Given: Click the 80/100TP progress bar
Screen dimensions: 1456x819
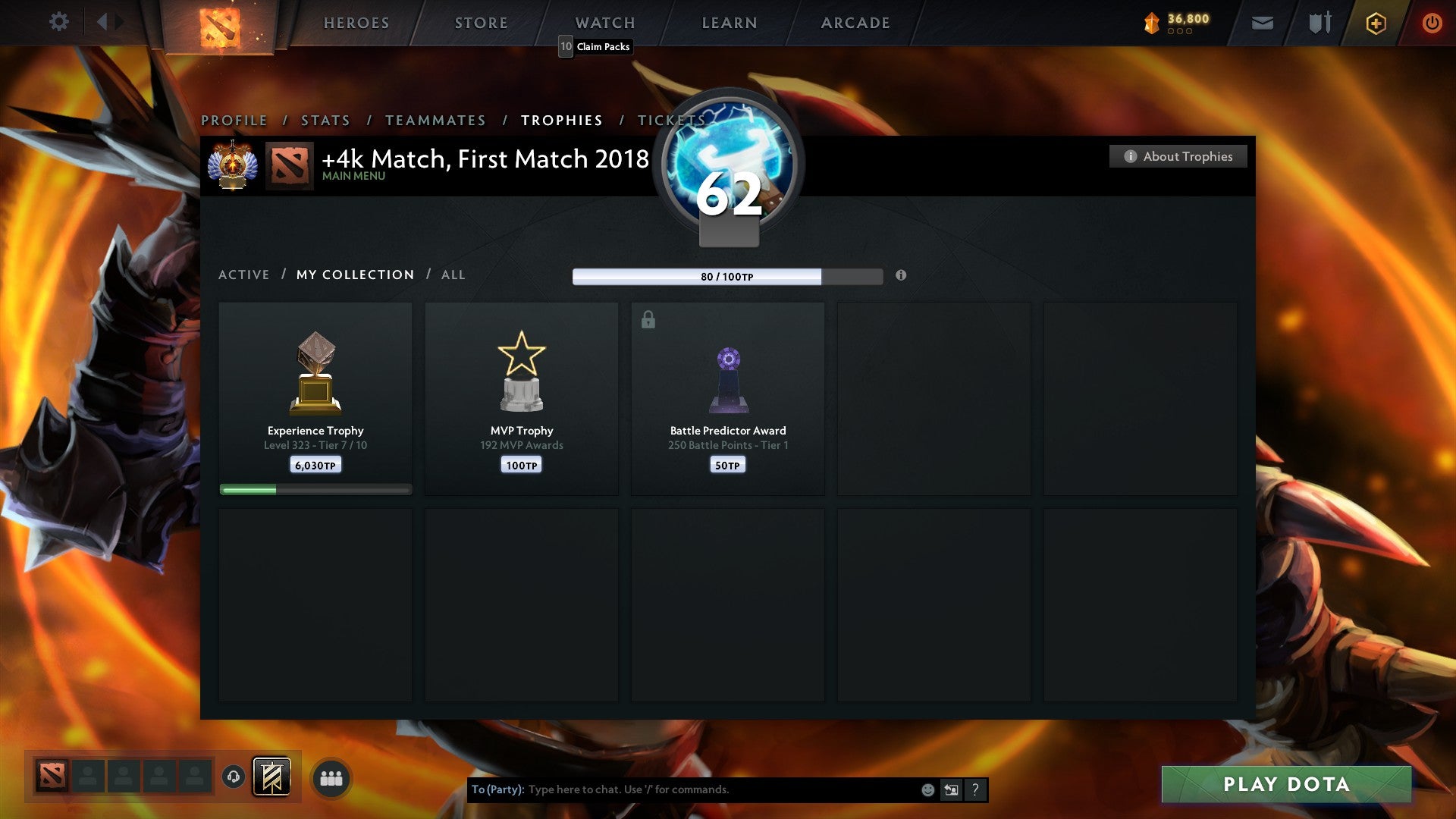Looking at the screenshot, I should pos(726,276).
